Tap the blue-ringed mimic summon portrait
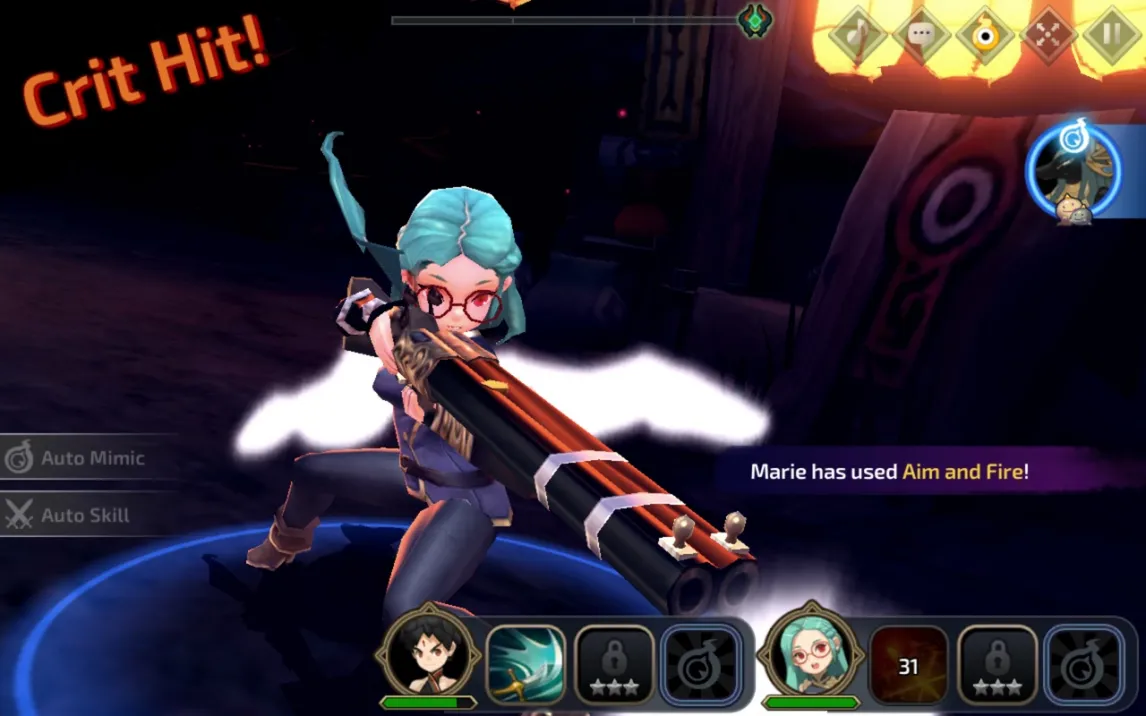The height and width of the screenshot is (716, 1146). point(1075,170)
